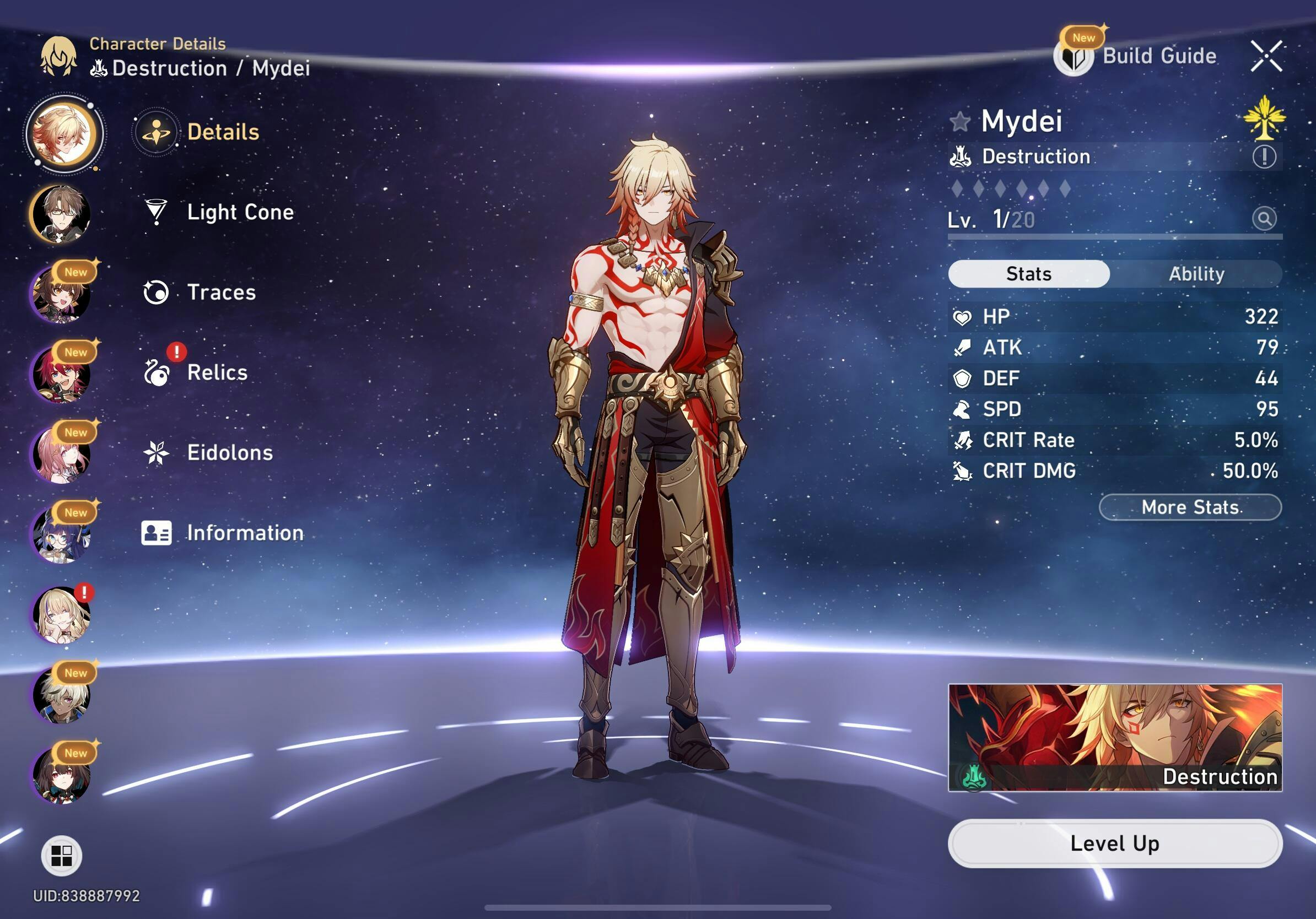This screenshot has width=1316, height=919.
Task: Go to the Relics page
Action: pyautogui.click(x=217, y=373)
